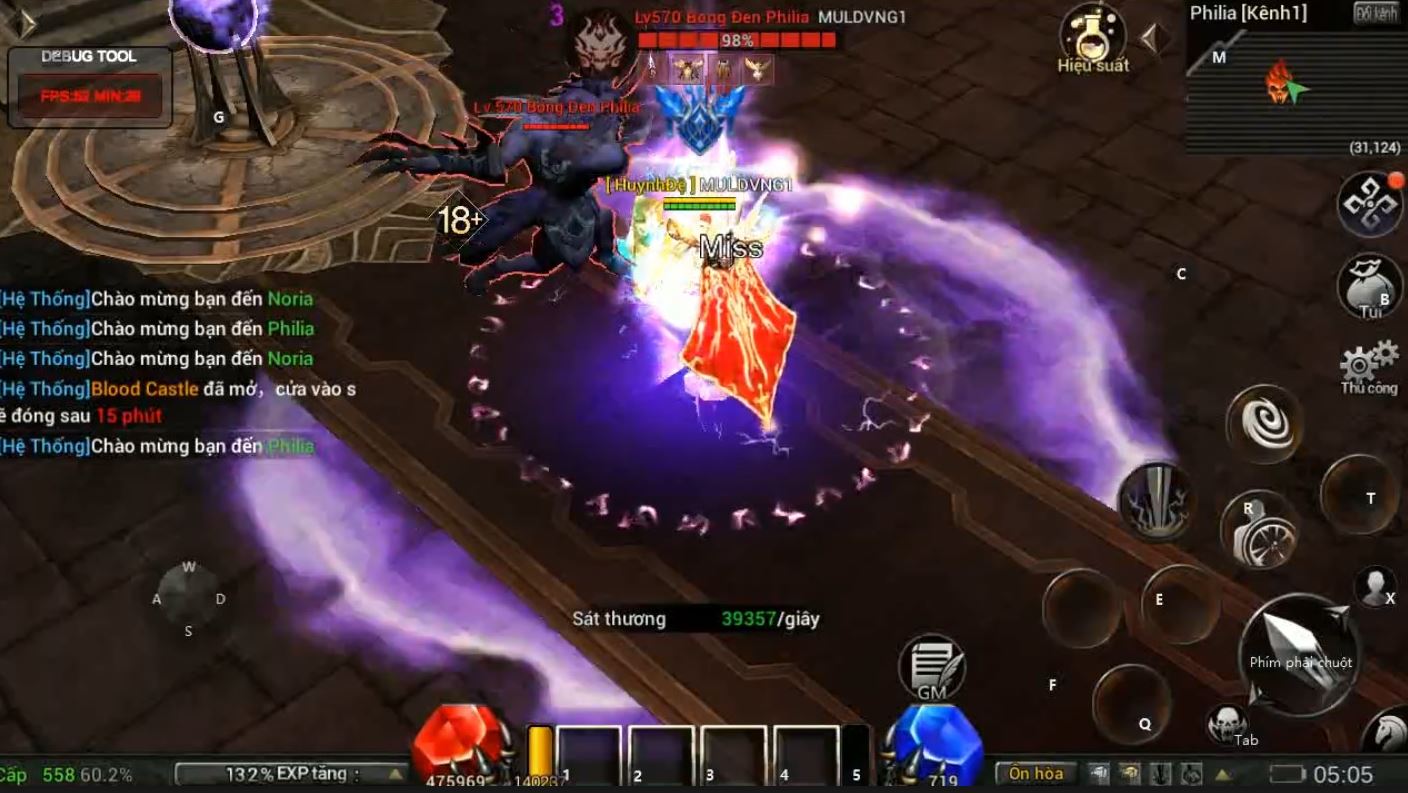The height and width of the screenshot is (793, 1408).
Task: Click the Đổi kênh channel switch button
Action: 1376,13
